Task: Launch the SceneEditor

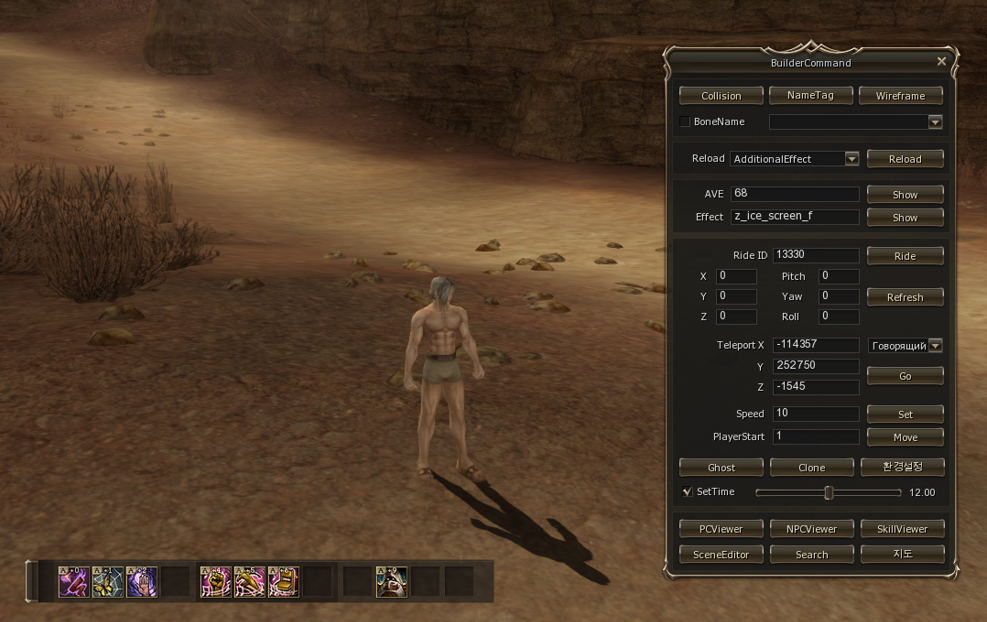Action: 721,554
